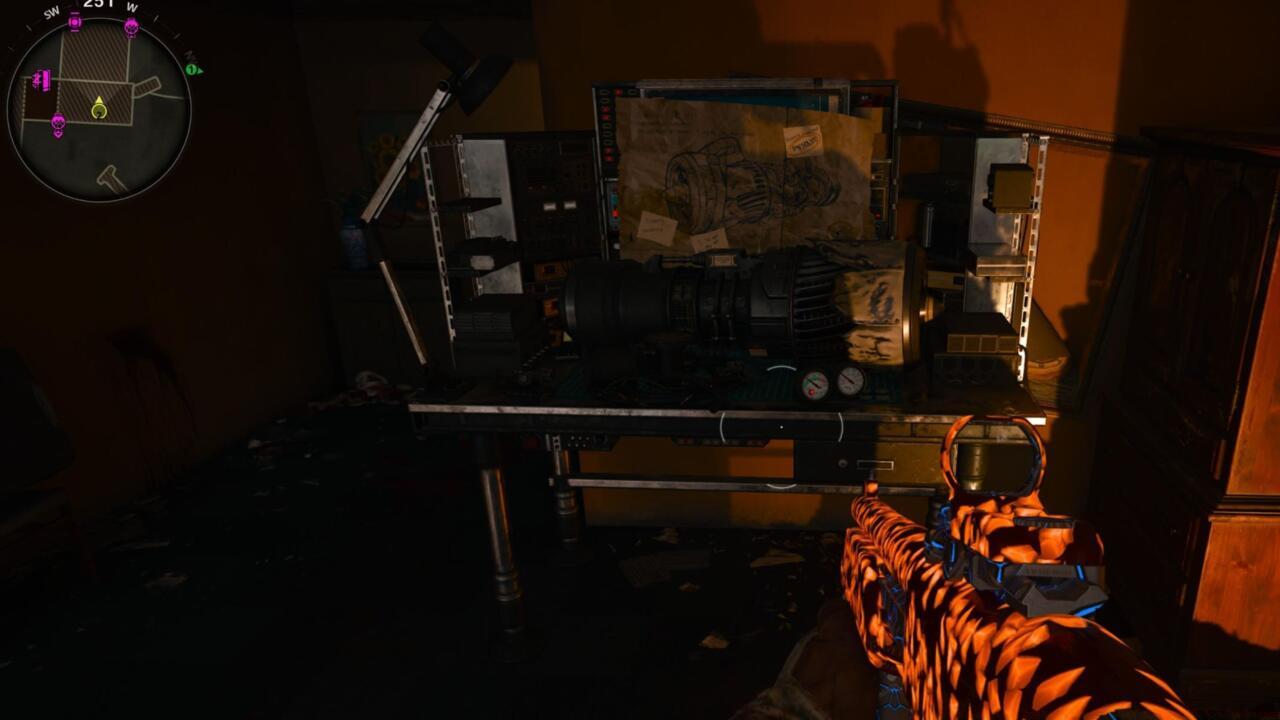Viewport: 1280px width, 720px height.
Task: Toggle the white pressure gauge beside the green one
Action: (x=850, y=381)
